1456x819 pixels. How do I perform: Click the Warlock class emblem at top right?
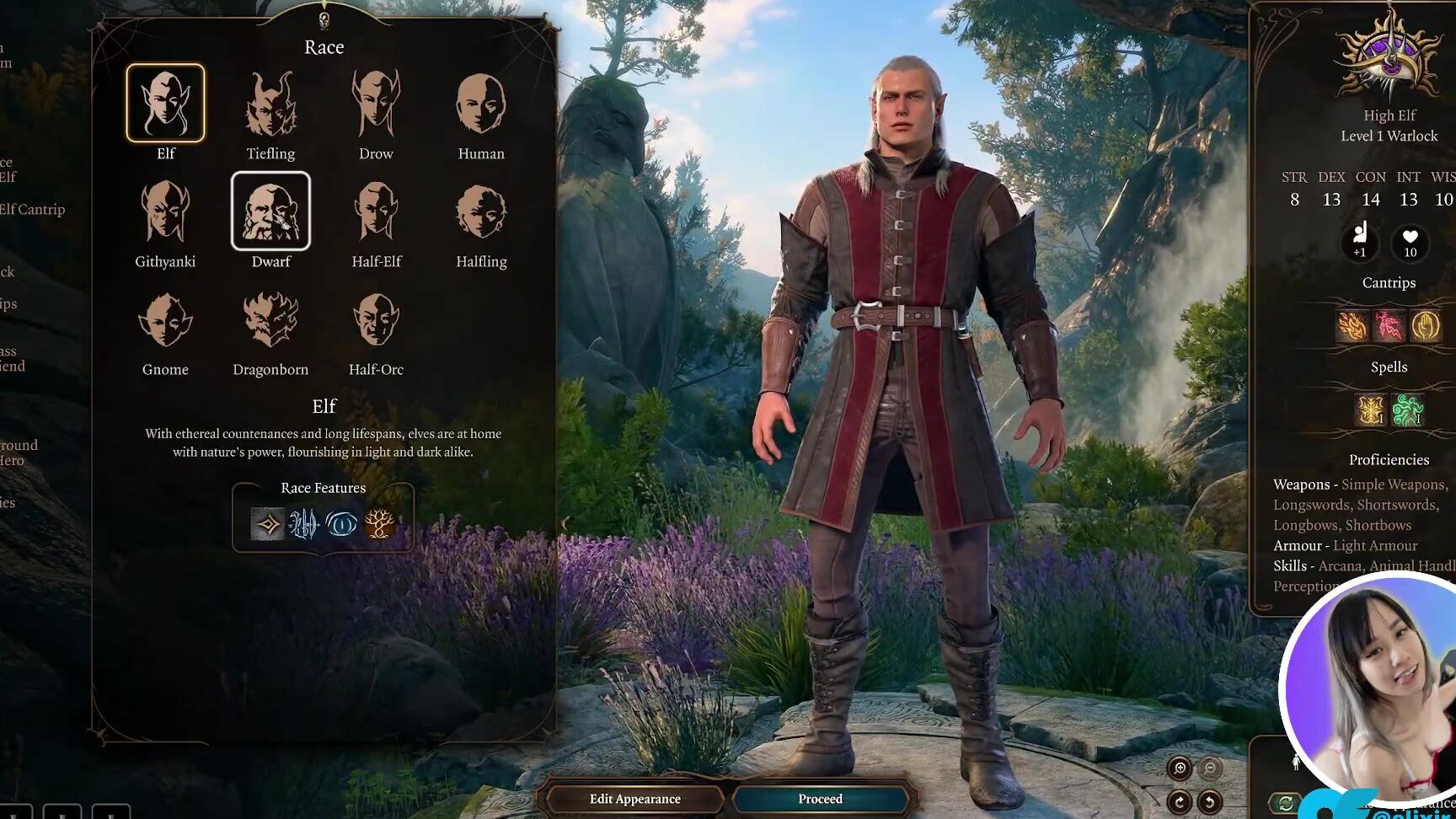click(1388, 59)
